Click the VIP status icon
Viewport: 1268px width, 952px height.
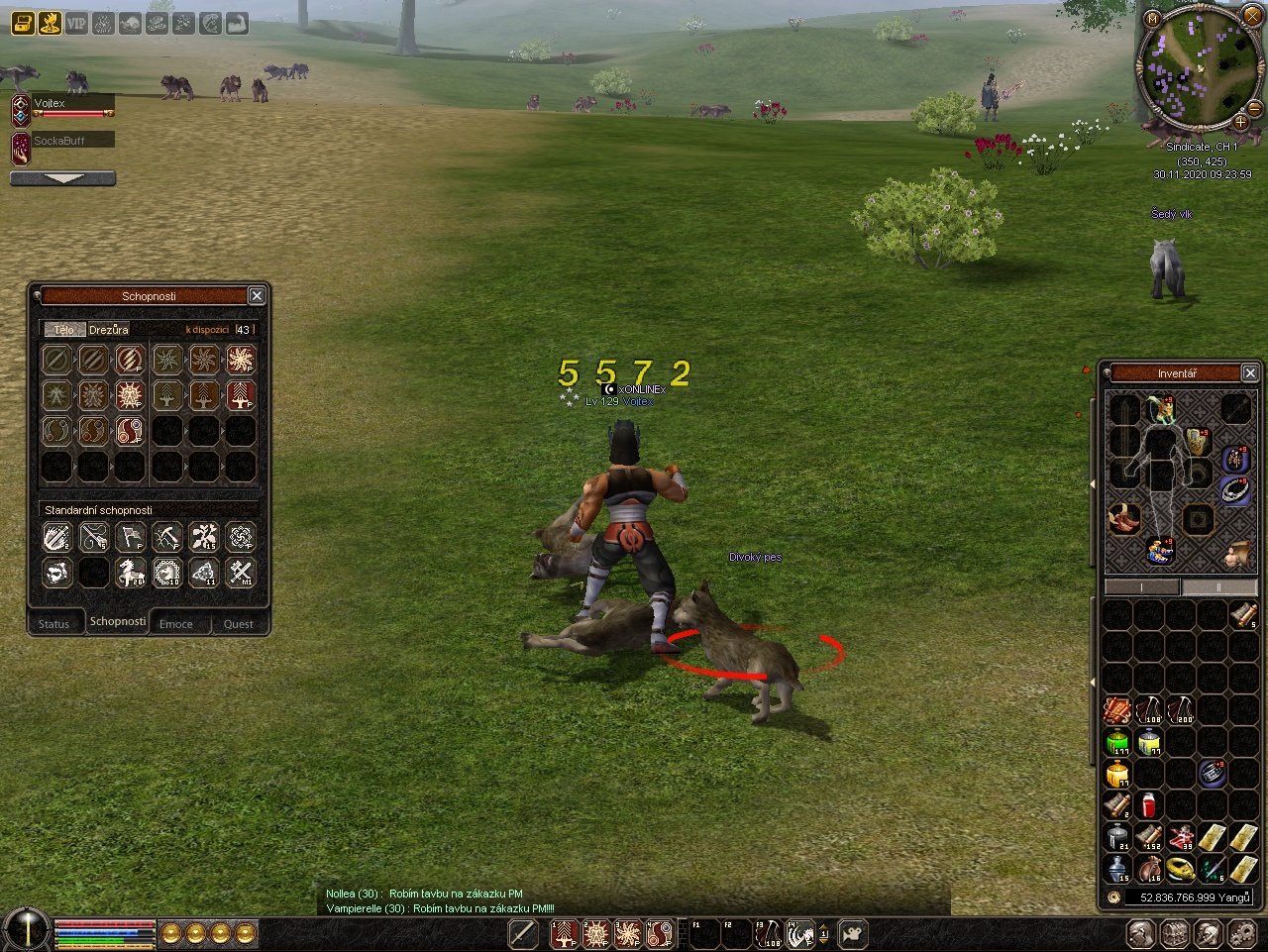(x=76, y=23)
